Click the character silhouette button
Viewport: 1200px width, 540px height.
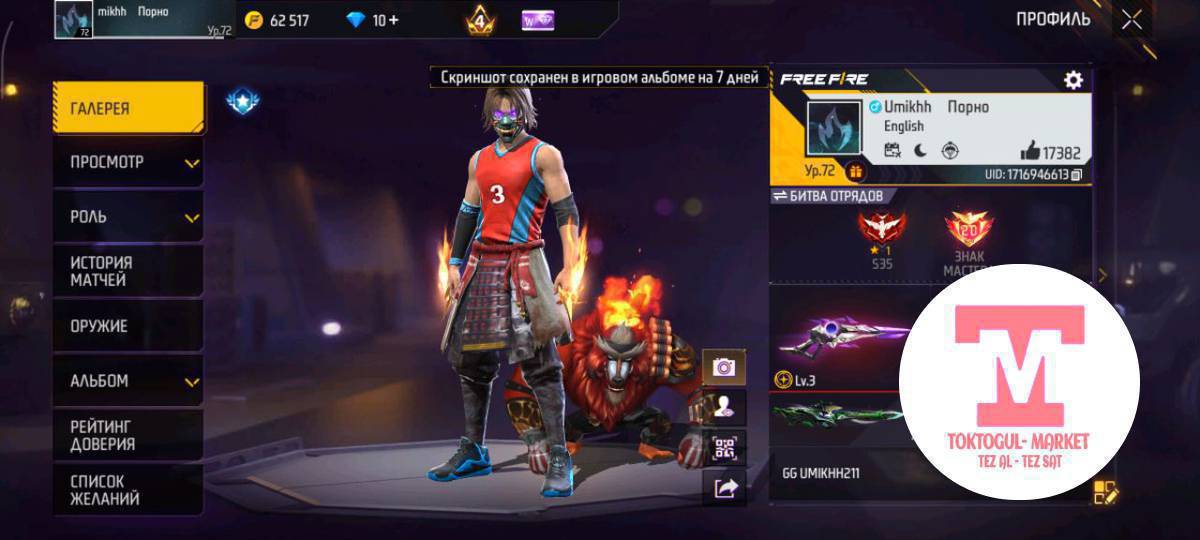tap(724, 407)
